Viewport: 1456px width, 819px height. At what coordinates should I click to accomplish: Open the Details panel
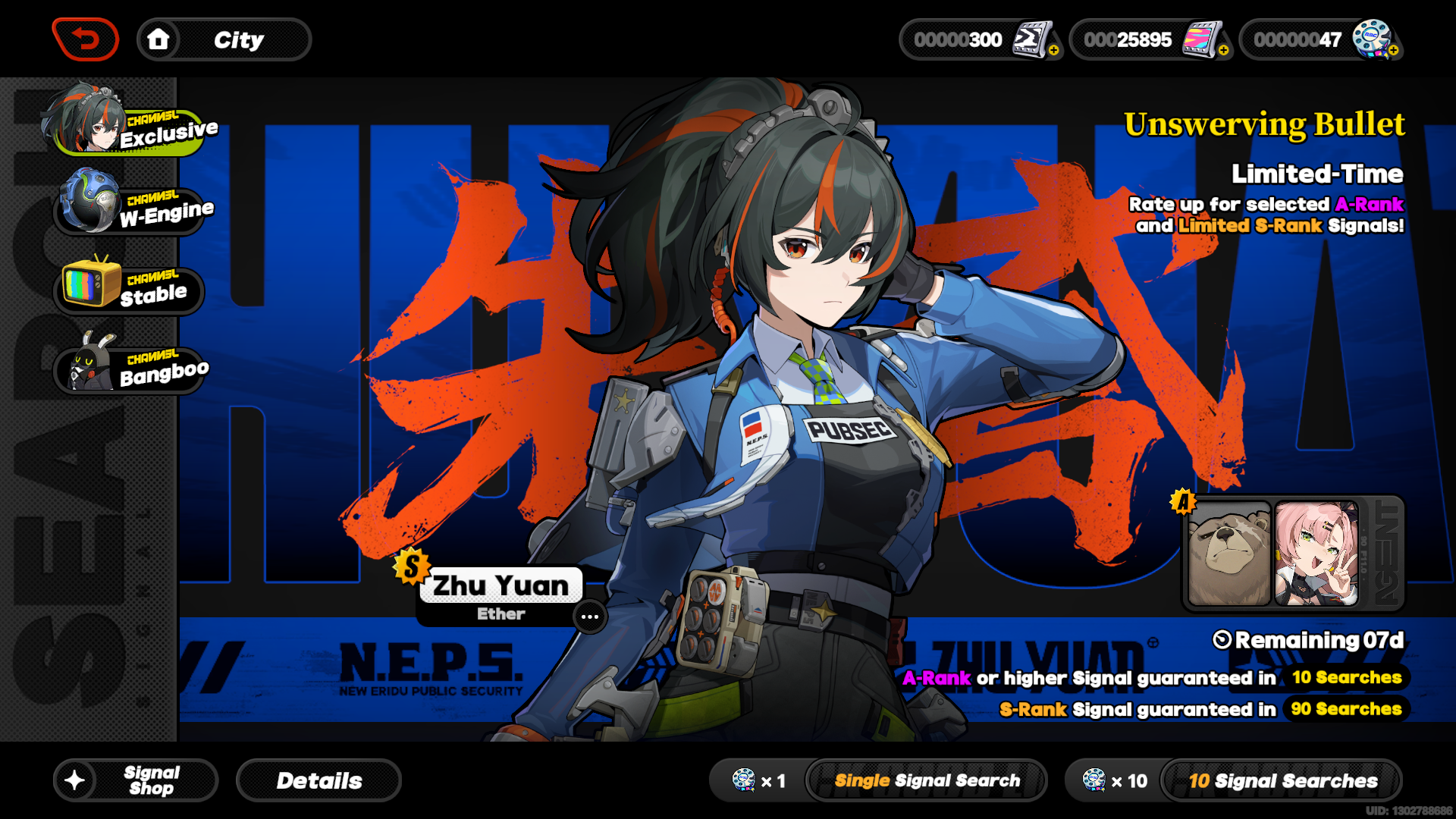click(318, 780)
